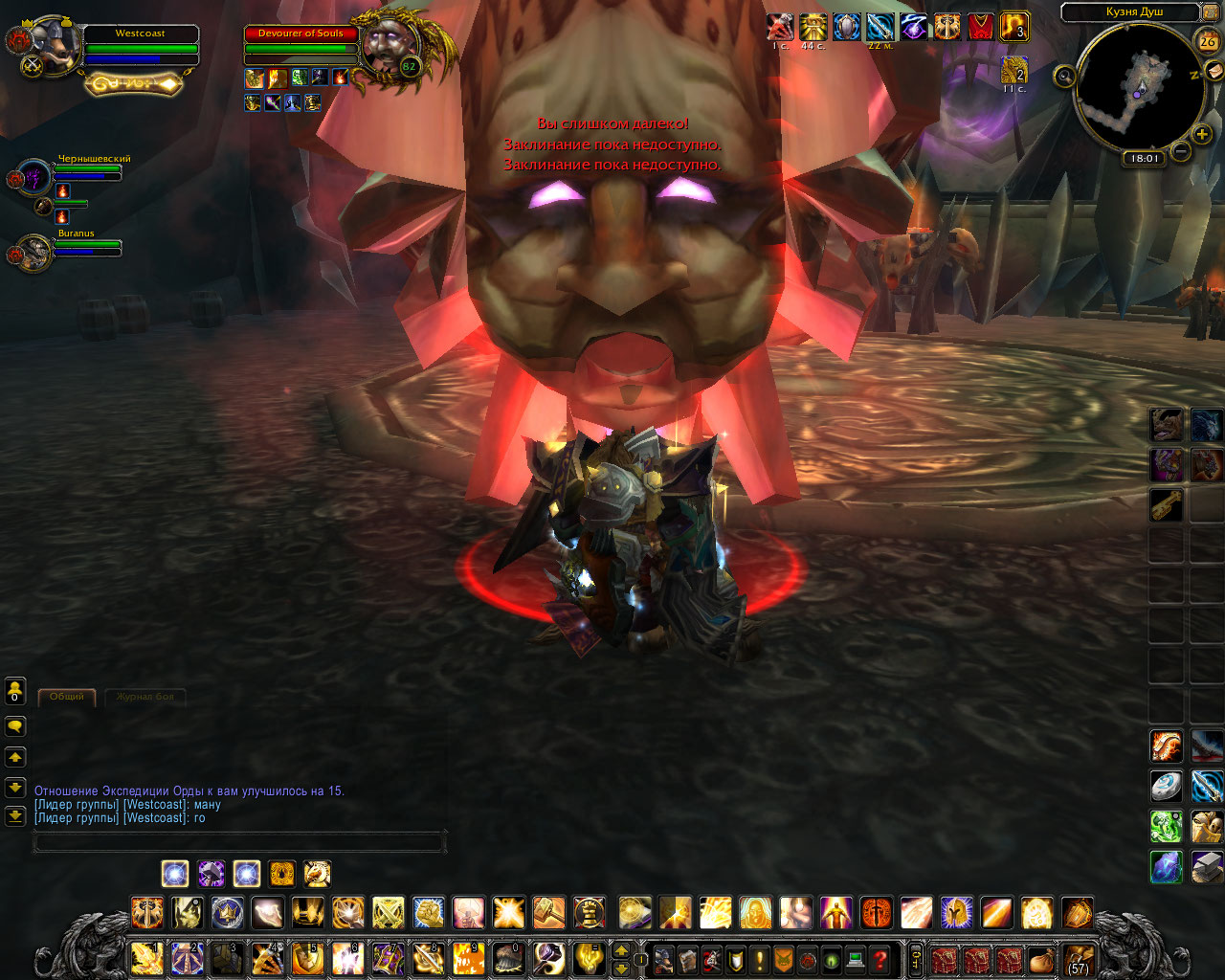
Task: Open the Журнал боя combat log tab
Action: 145,697
